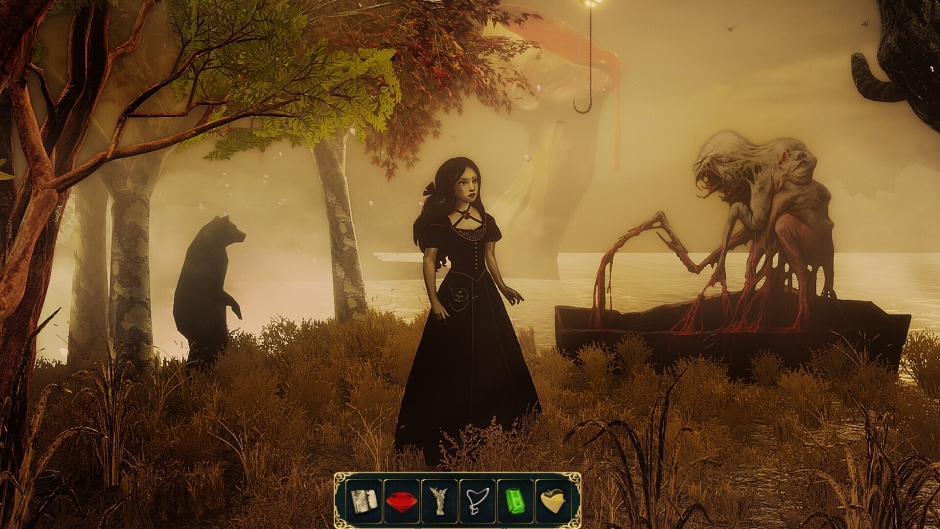
Task: Pick the red ruby gem slot
Action: 401,500
